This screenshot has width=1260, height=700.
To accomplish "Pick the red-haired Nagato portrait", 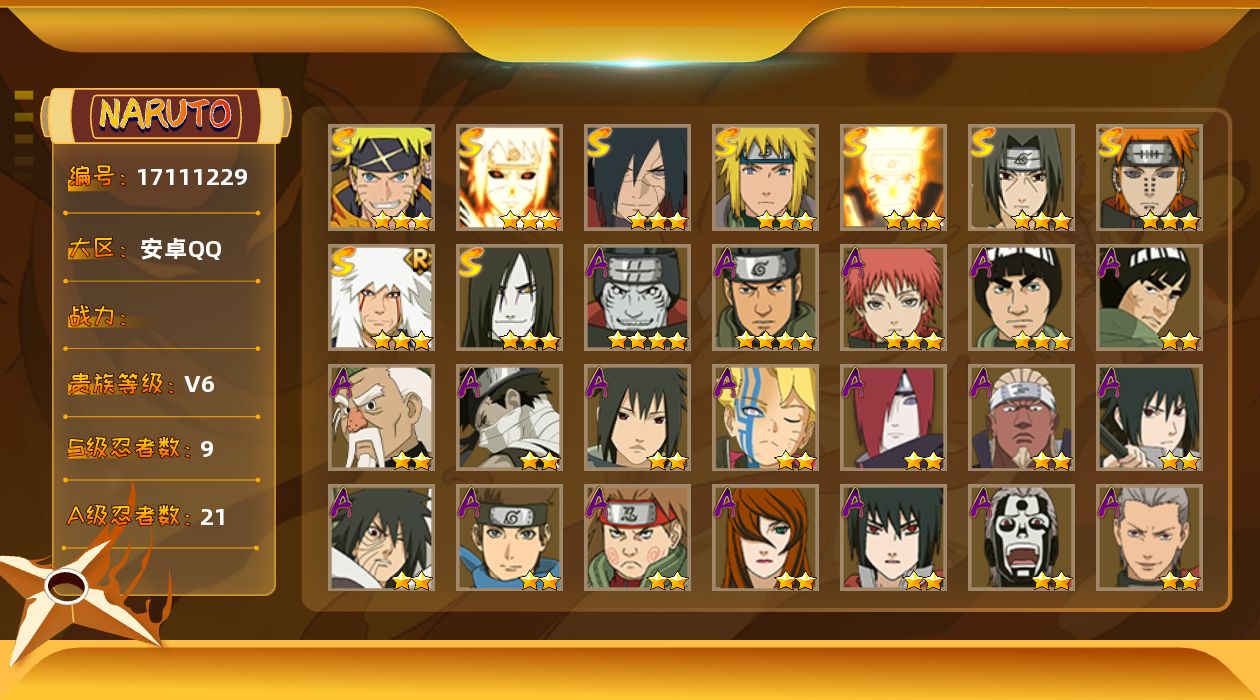I will pyautogui.click(x=893, y=417).
